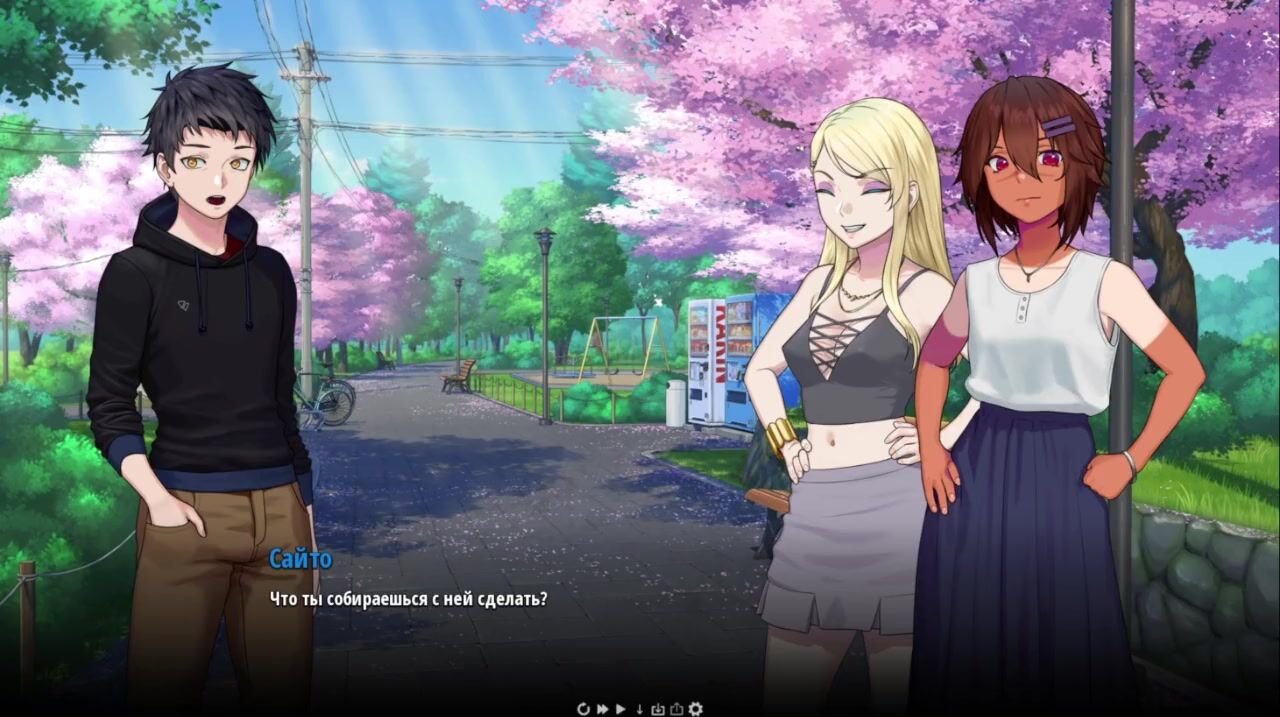Click the circular arrow rollback icon
This screenshot has width=1280, height=717.
tap(584, 709)
